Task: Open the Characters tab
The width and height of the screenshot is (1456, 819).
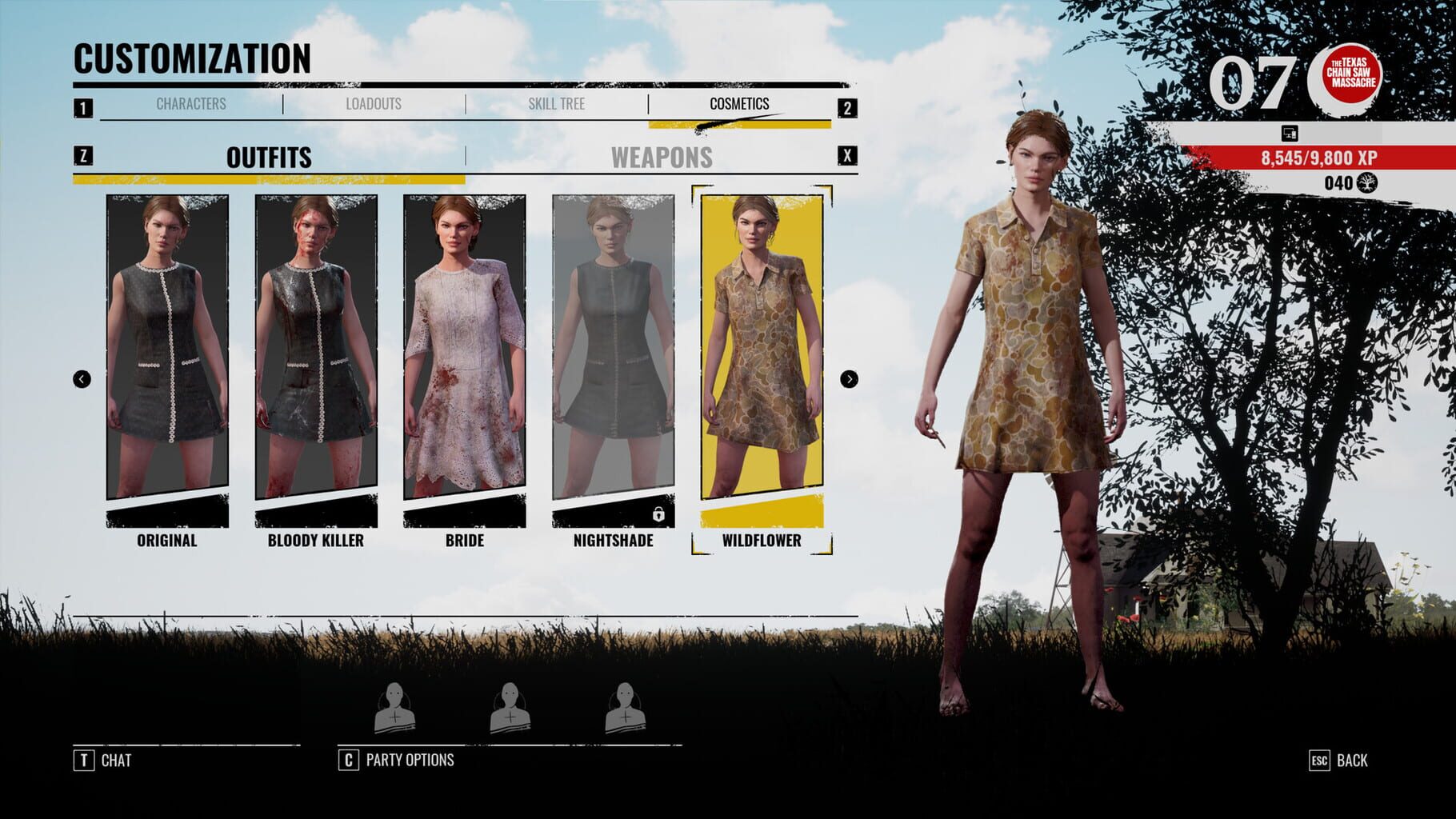Action: coord(190,103)
